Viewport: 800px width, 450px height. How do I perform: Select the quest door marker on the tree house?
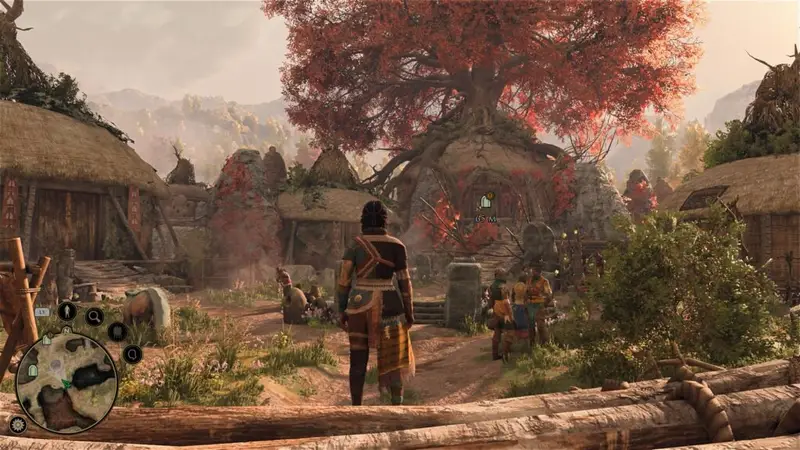pyautogui.click(x=485, y=202)
